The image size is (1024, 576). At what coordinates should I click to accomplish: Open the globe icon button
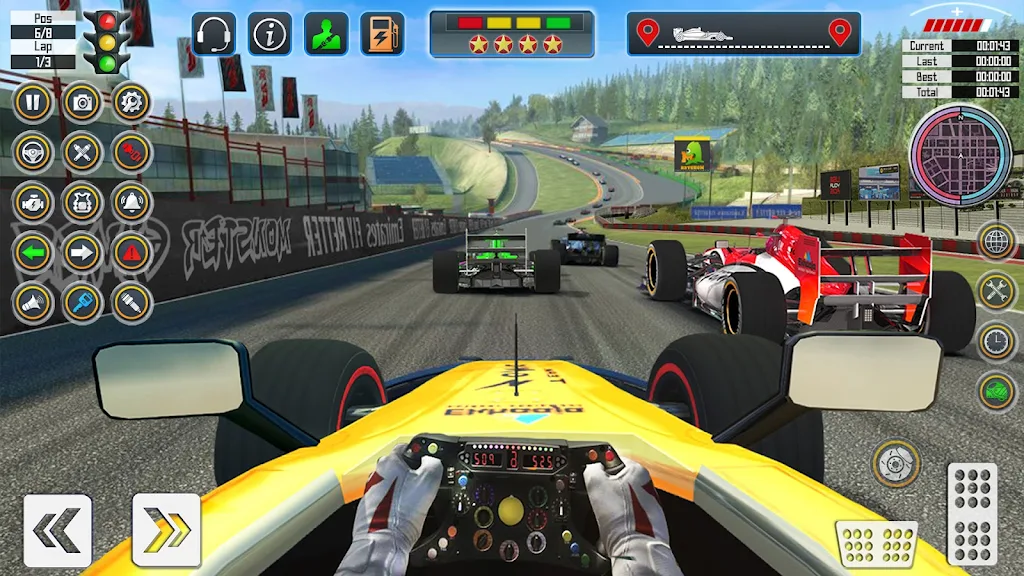coord(996,241)
